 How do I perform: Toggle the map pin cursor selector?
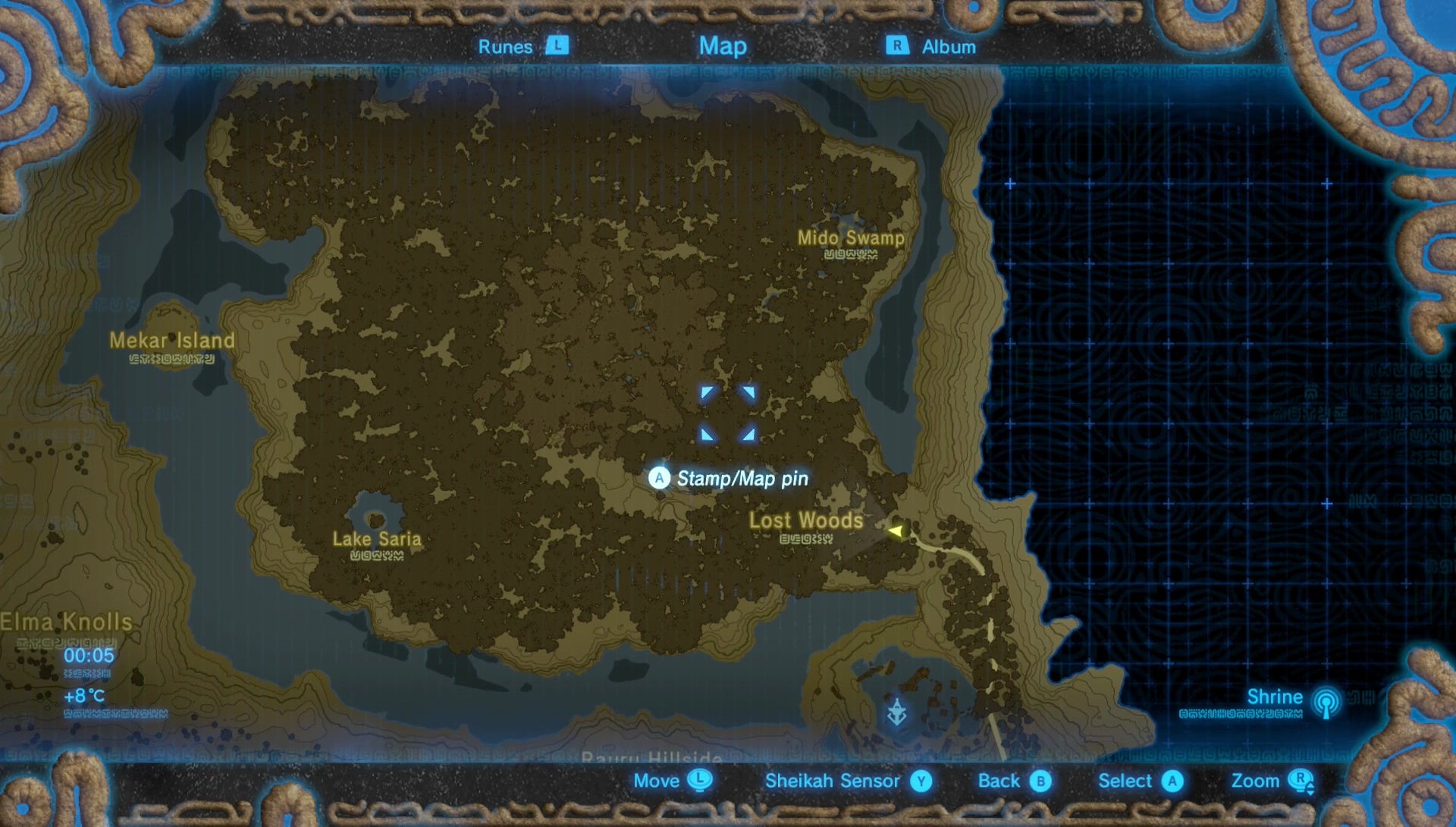click(x=728, y=412)
